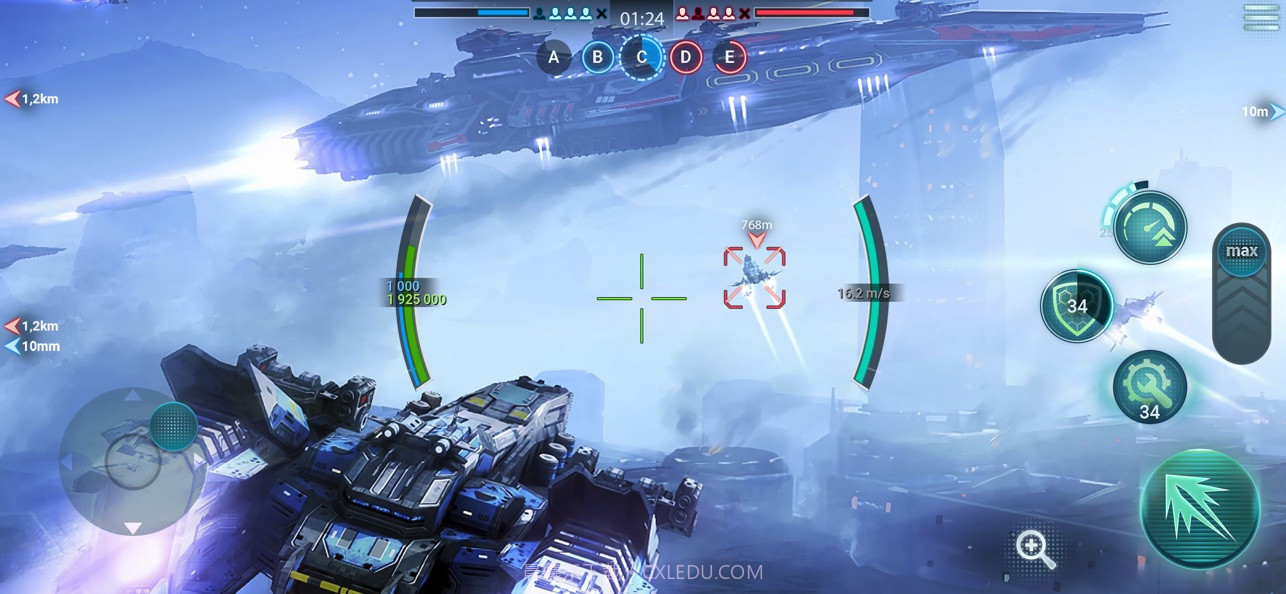Activate the shield ability
This screenshot has height=594, width=1286.
pyautogui.click(x=1077, y=306)
